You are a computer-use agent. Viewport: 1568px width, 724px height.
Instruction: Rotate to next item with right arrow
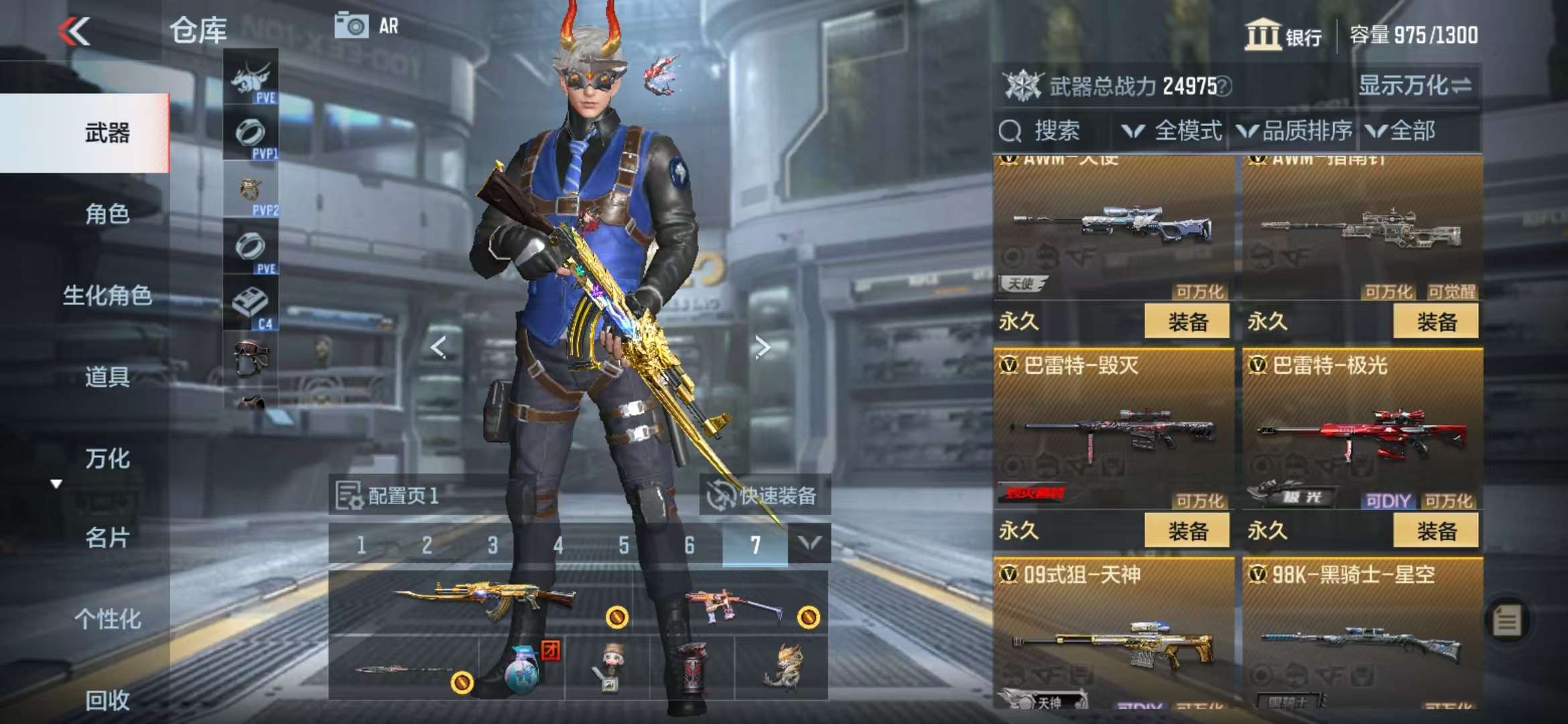click(762, 347)
